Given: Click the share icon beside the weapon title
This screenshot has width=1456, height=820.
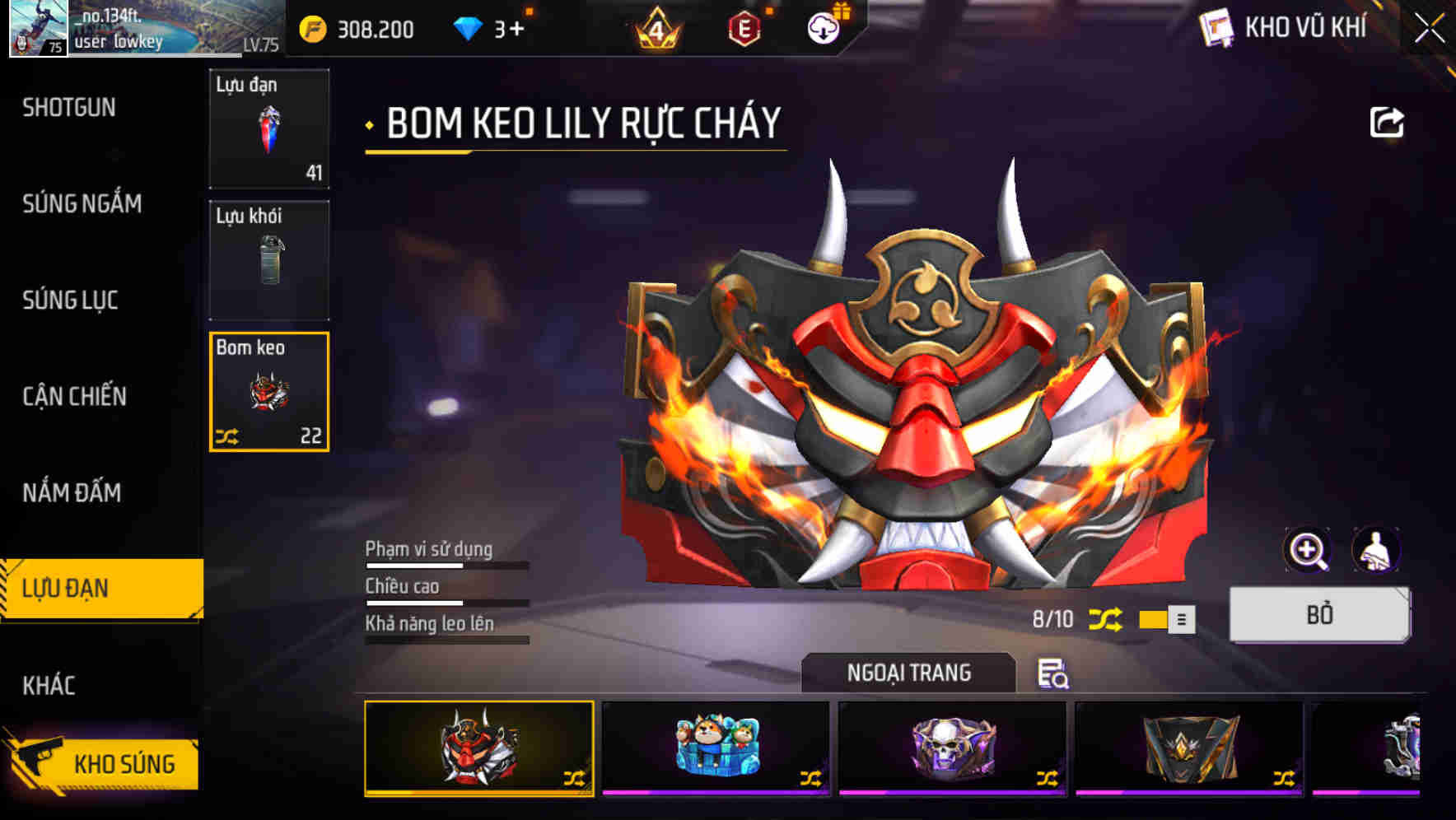Looking at the screenshot, I should [x=1388, y=122].
